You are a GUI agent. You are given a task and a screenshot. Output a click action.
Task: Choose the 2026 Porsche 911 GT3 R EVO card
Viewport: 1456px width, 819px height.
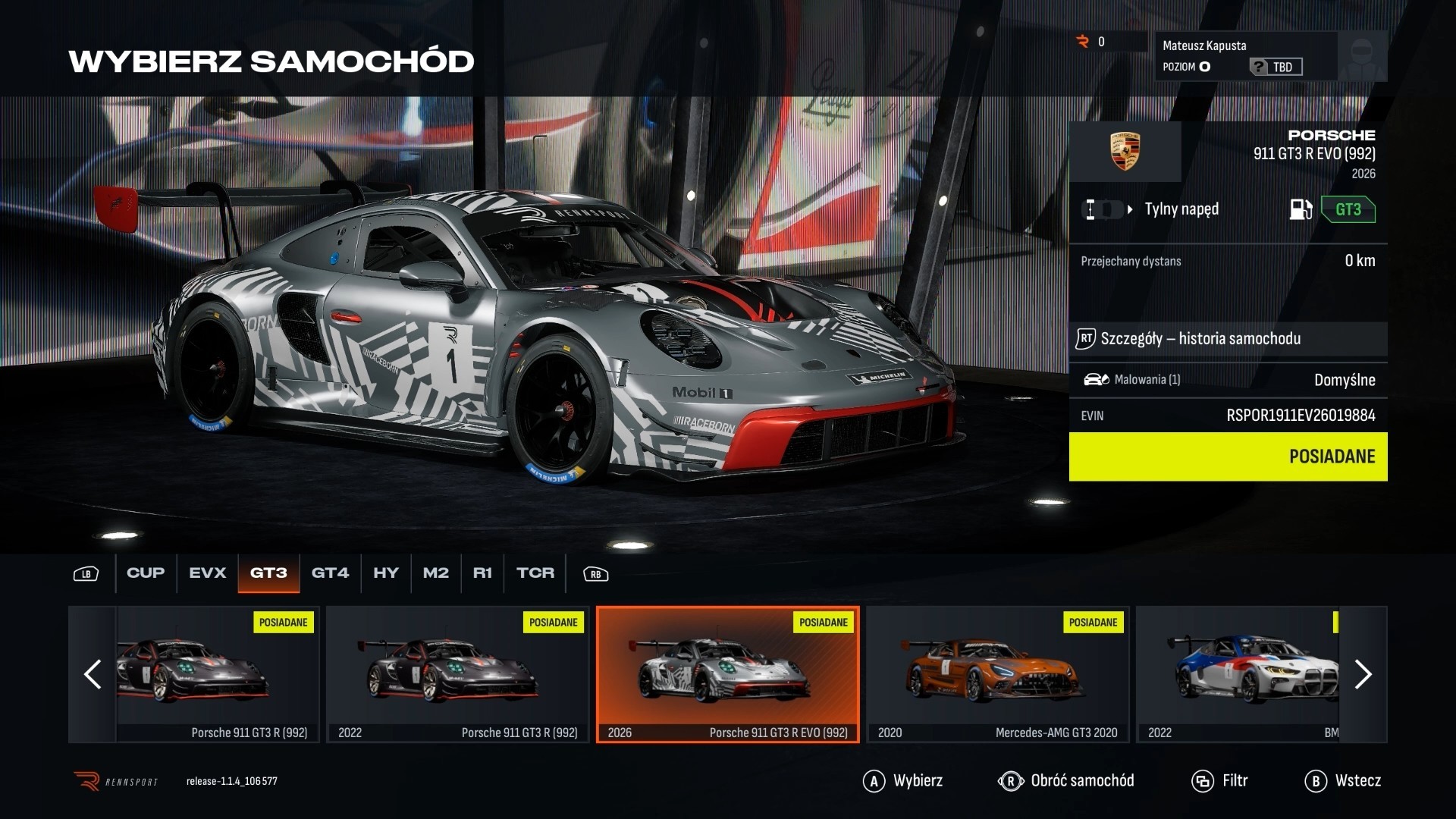point(727,674)
